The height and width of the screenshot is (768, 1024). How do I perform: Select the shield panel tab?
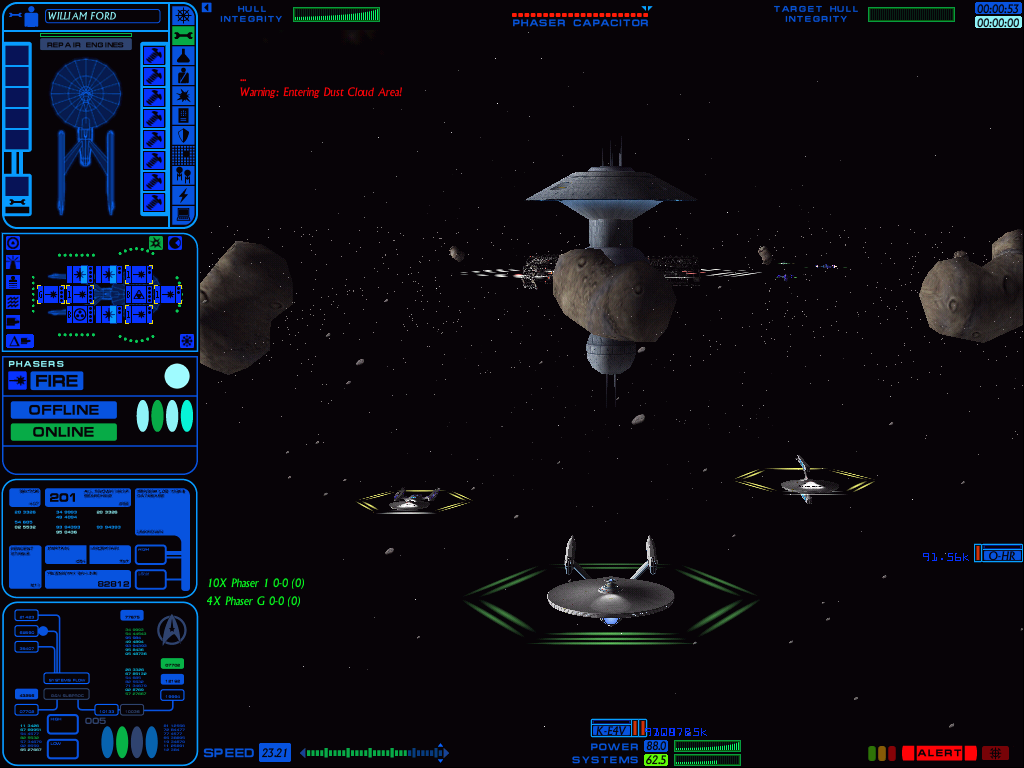(x=183, y=136)
